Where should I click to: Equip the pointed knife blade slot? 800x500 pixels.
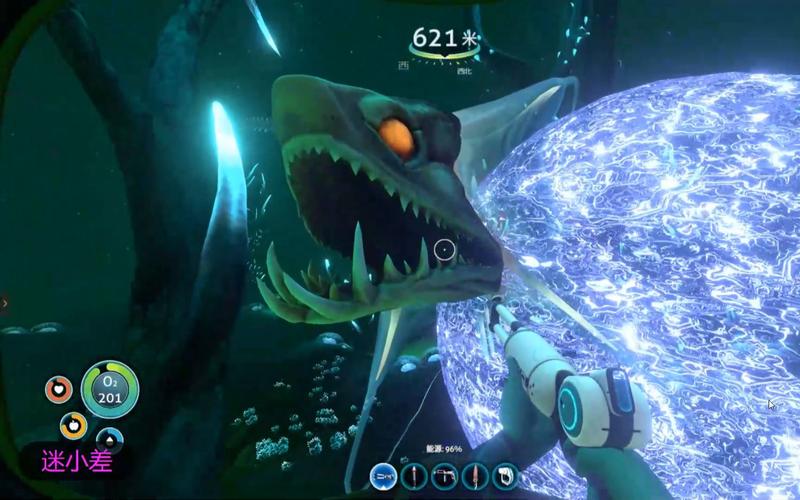(x=475, y=477)
